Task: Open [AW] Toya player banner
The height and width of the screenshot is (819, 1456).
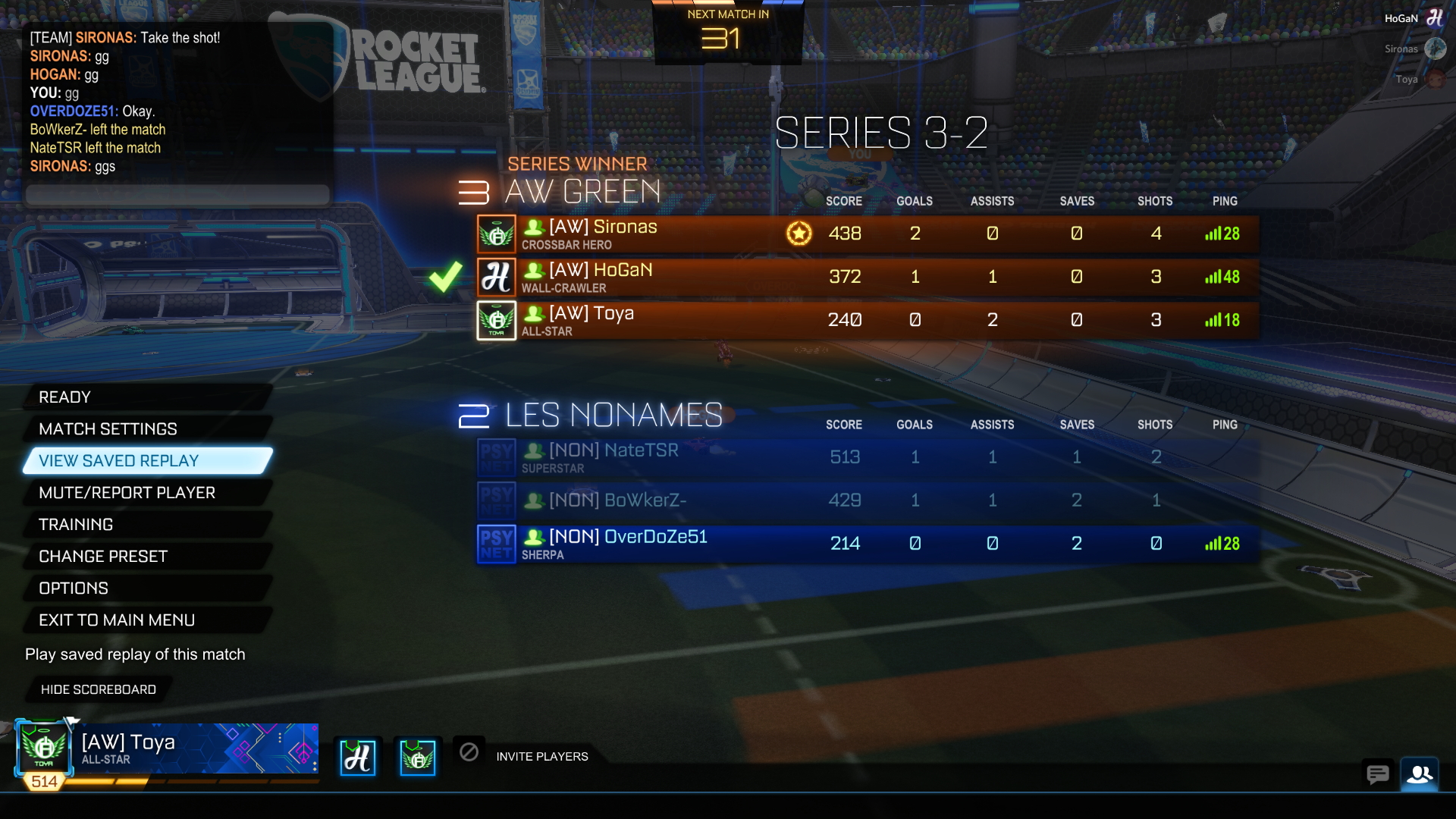Action: tap(167, 749)
